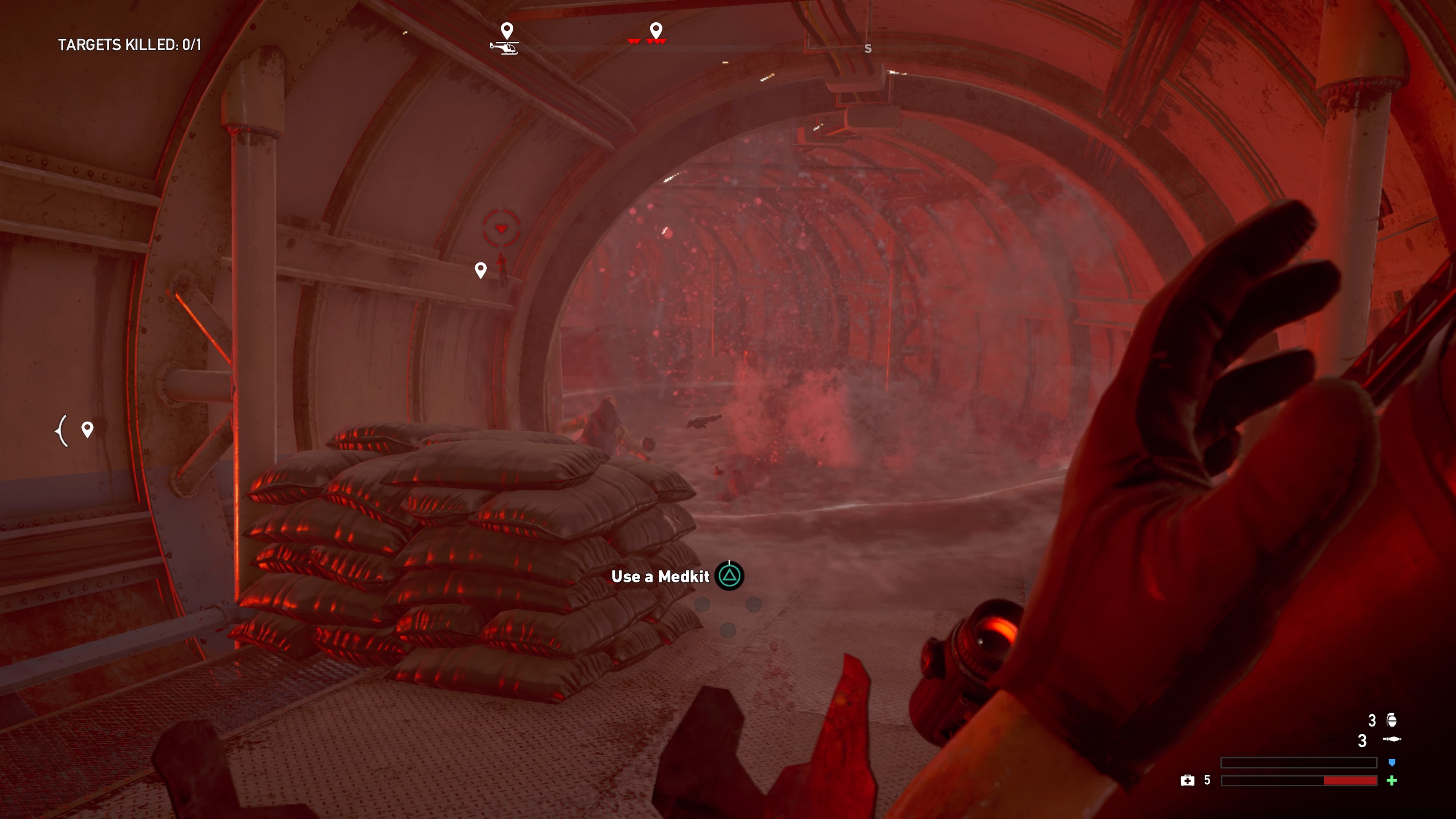Choose the throwing knife icon
Viewport: 1456px width, 819px height.
1392,739
